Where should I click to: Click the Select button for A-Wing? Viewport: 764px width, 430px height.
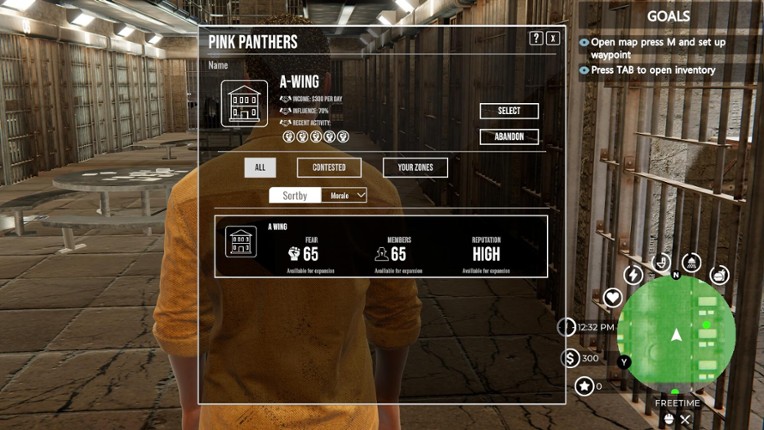509,111
